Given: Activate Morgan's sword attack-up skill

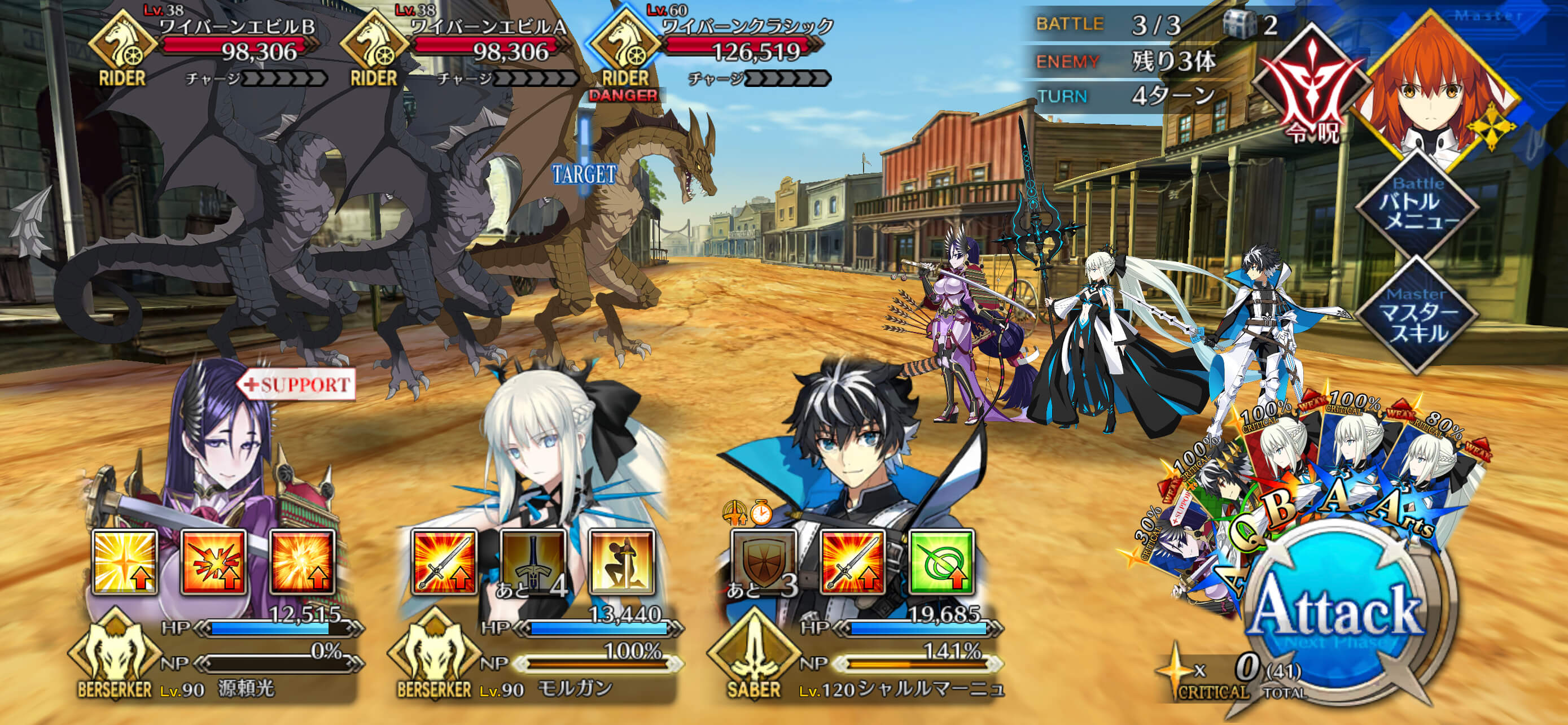Looking at the screenshot, I should (x=444, y=562).
